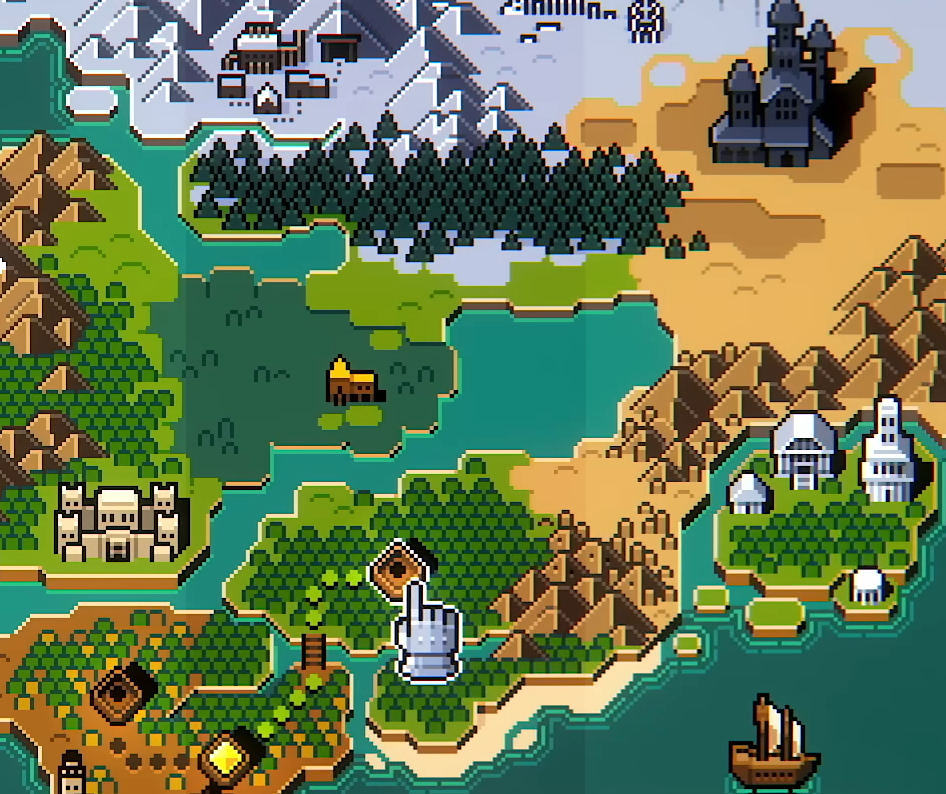
Task: Select the large white domed temple
Action: coord(805,448)
